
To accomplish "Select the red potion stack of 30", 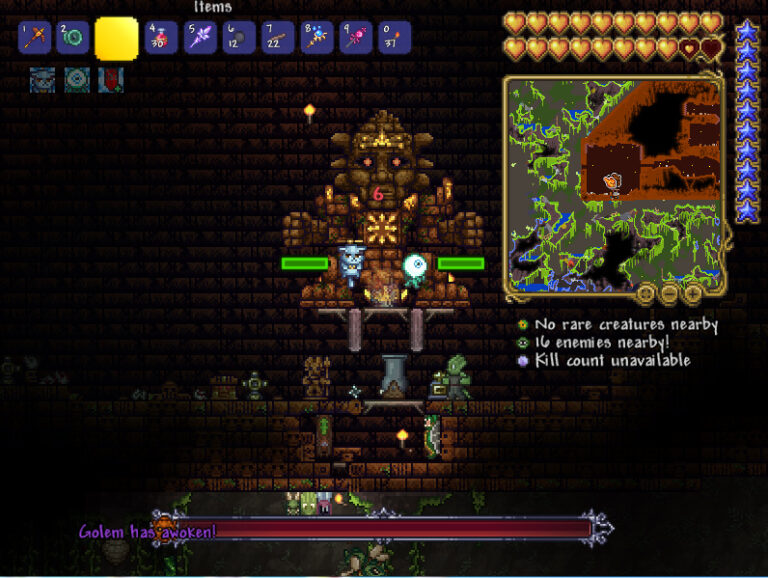I will [x=160, y=38].
